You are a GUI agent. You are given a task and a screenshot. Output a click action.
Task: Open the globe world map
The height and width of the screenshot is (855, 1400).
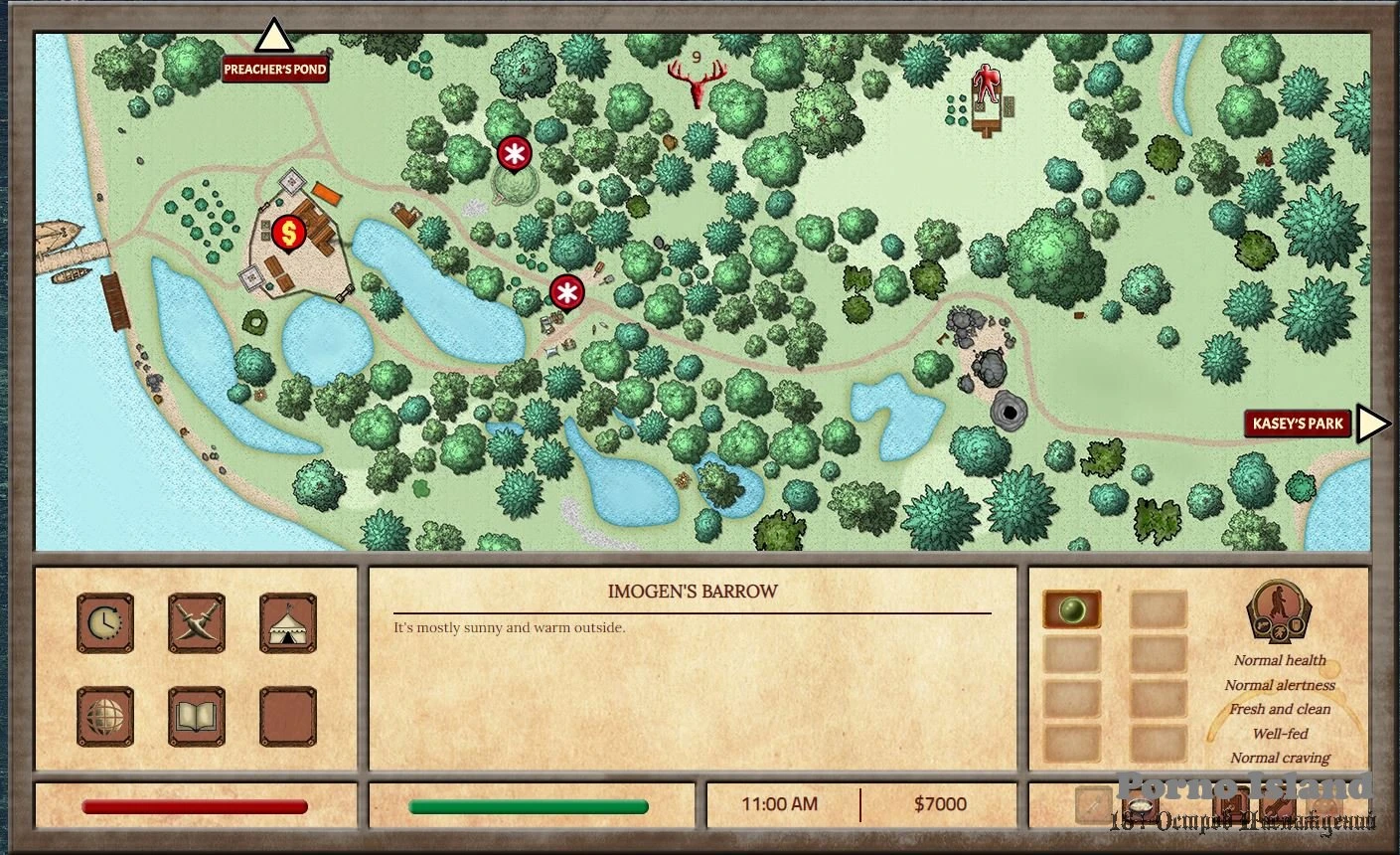105,716
